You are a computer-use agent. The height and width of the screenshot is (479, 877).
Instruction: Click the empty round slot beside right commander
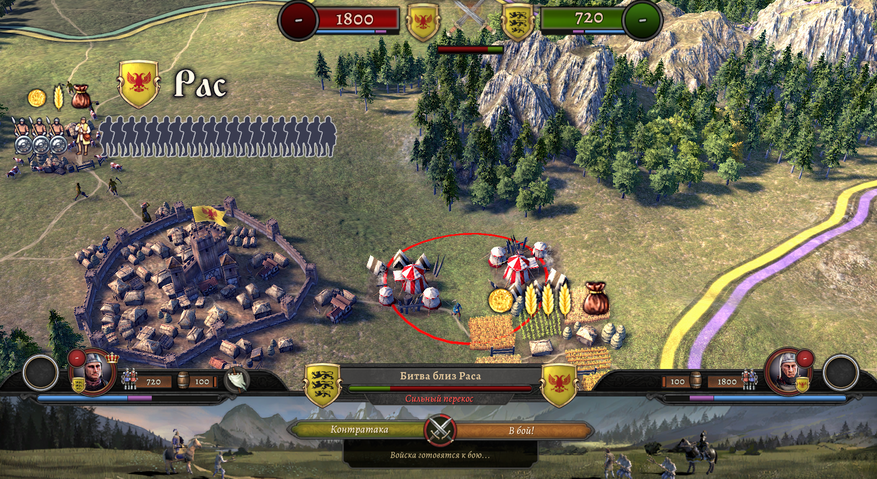pyautogui.click(x=840, y=372)
